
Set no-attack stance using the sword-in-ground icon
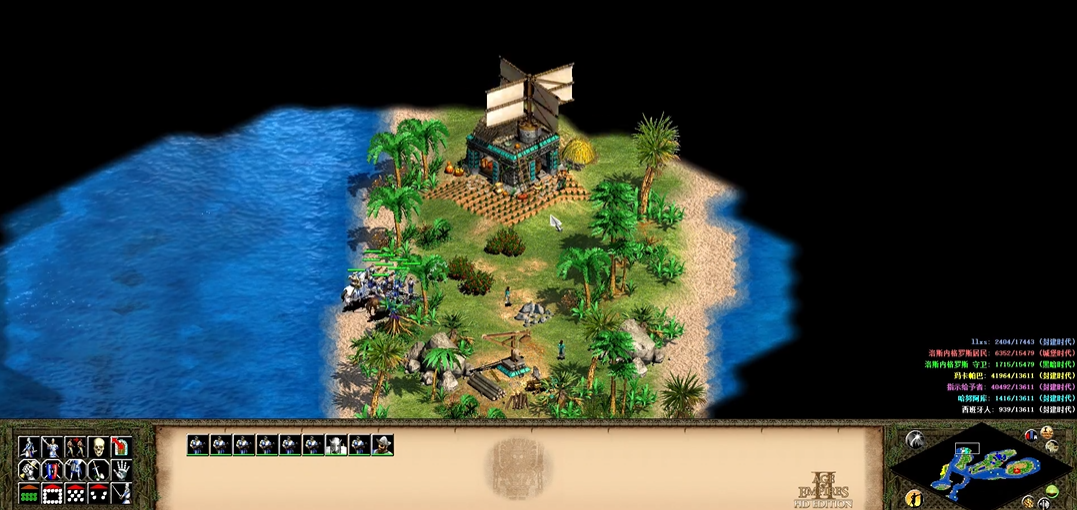tap(98, 469)
